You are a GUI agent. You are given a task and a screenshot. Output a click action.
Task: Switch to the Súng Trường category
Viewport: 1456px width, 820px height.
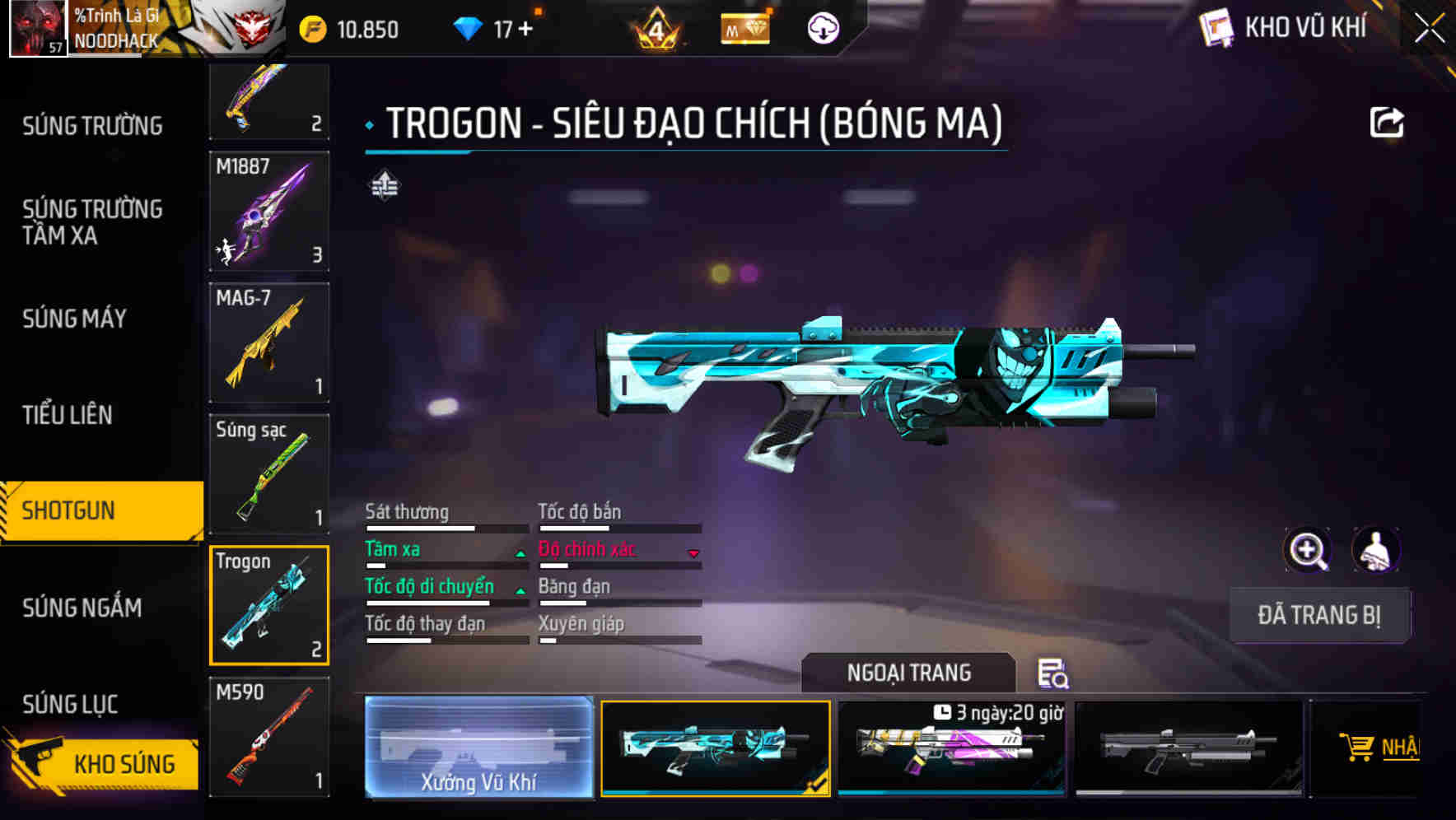92,126
